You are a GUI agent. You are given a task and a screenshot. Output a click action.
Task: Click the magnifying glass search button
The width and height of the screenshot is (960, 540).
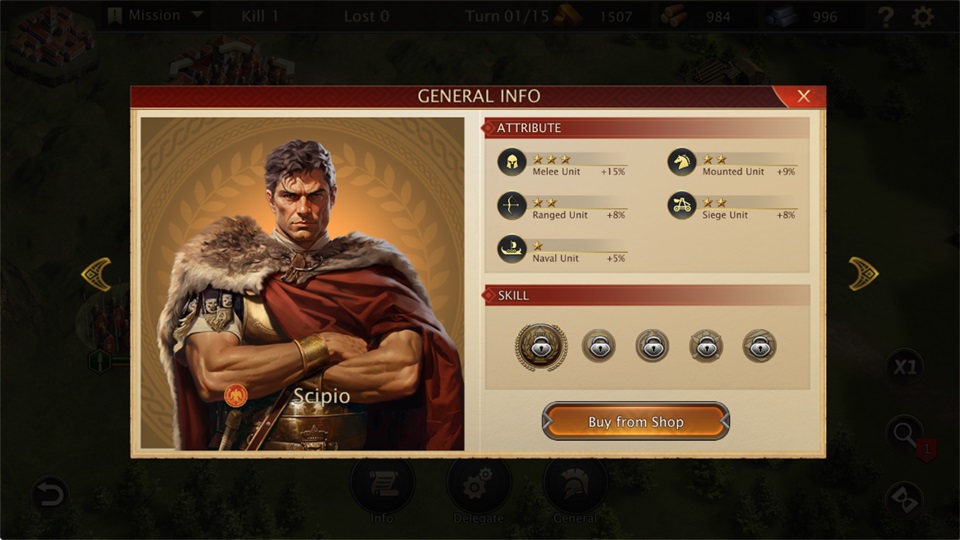pyautogui.click(x=905, y=433)
